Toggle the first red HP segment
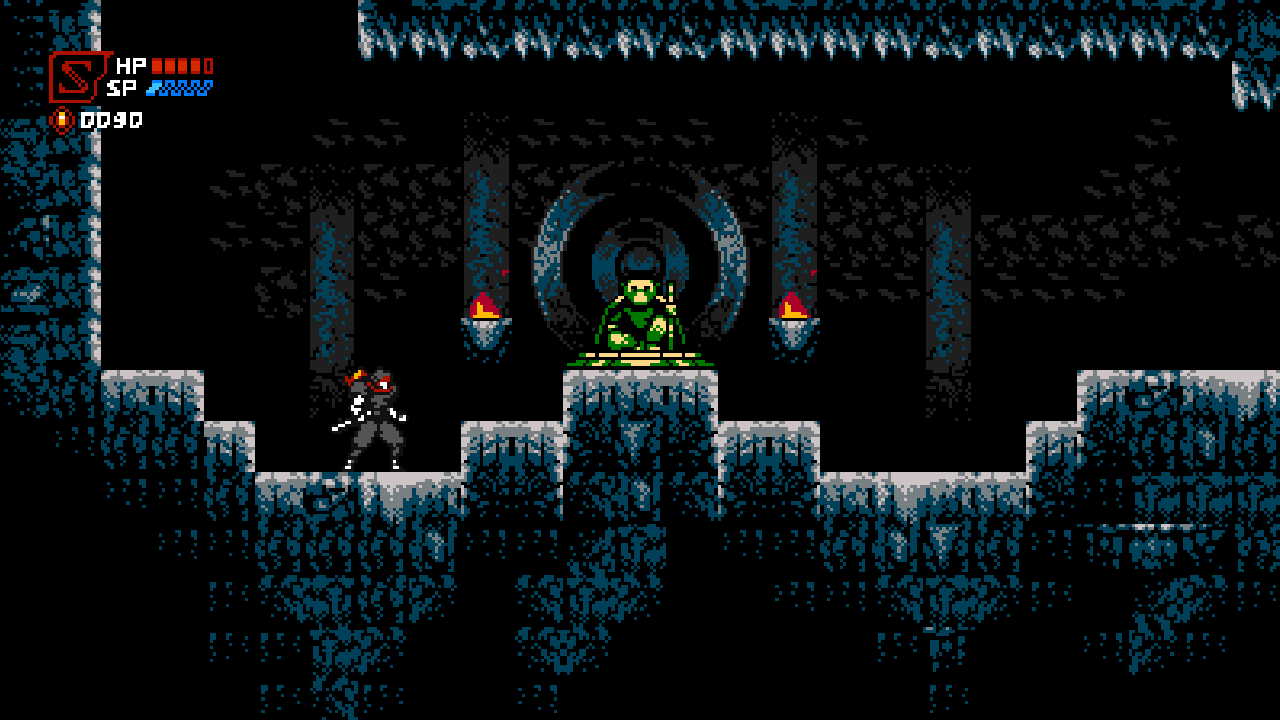This screenshot has width=1280, height=720. point(157,66)
